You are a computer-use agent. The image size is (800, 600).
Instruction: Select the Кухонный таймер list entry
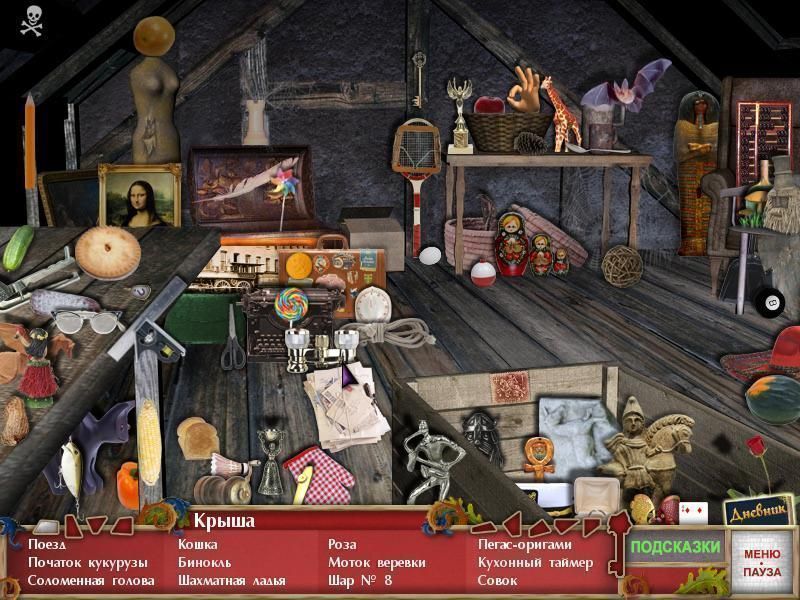pos(535,562)
